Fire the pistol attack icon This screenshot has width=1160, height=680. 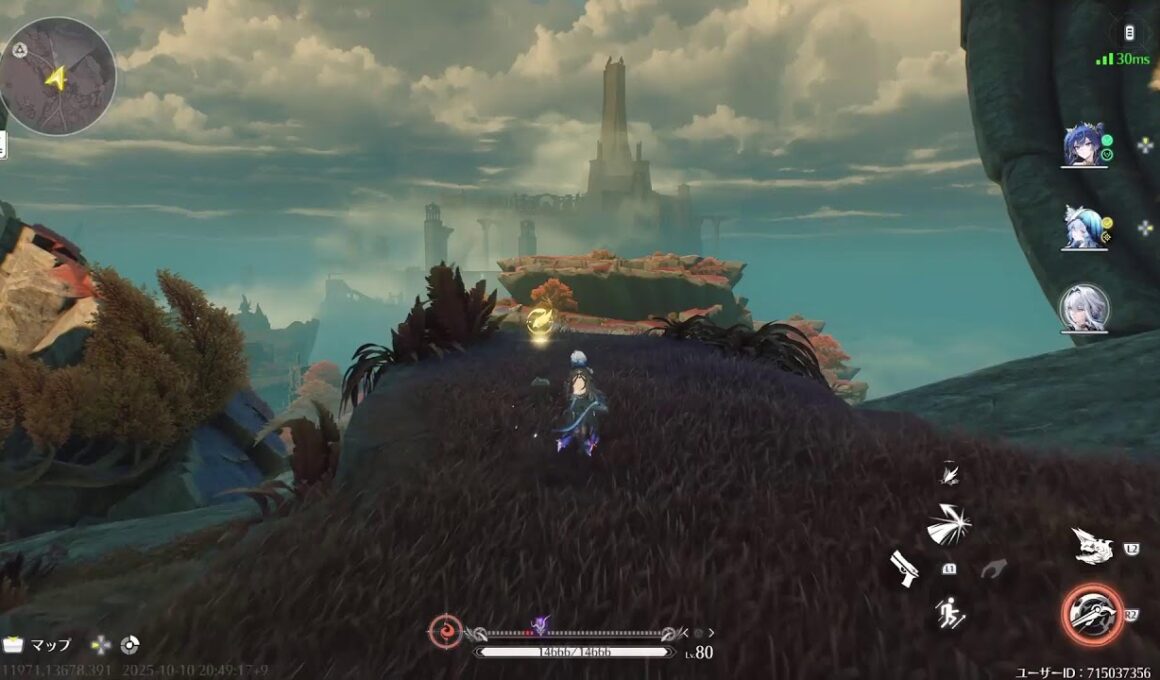click(905, 569)
